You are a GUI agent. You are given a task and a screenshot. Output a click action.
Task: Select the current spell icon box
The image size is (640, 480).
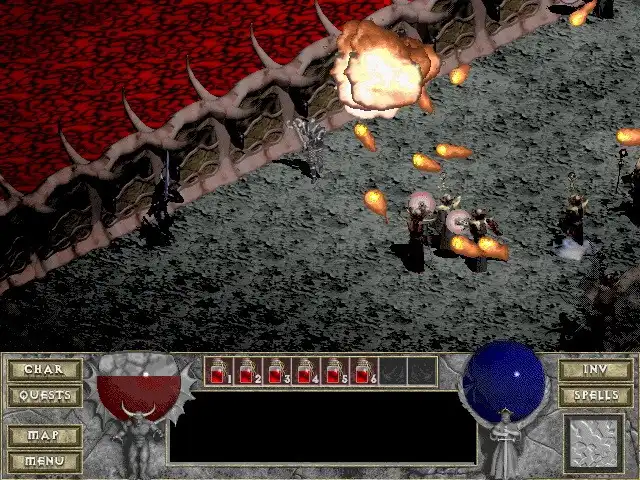pos(594,443)
